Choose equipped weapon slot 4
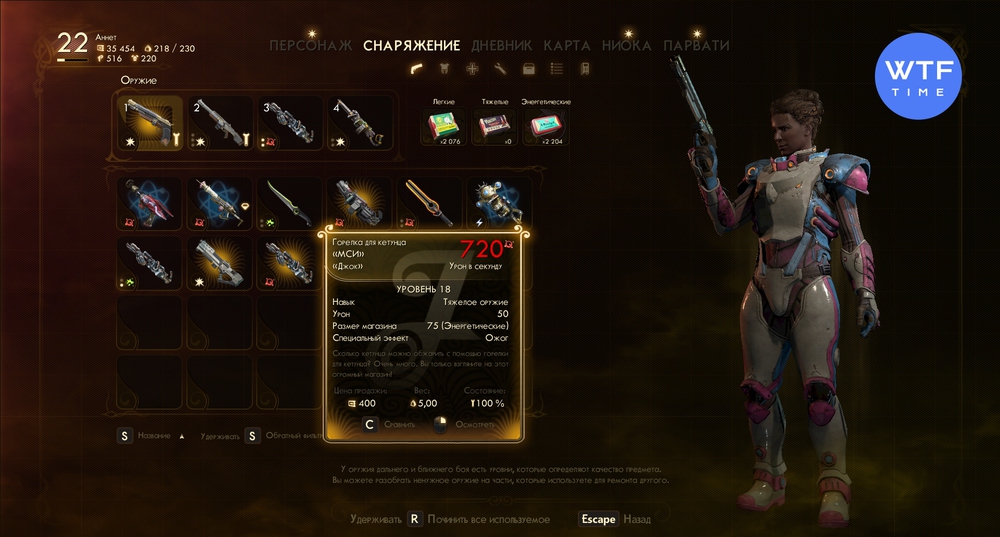The image size is (1000, 537). (x=360, y=124)
